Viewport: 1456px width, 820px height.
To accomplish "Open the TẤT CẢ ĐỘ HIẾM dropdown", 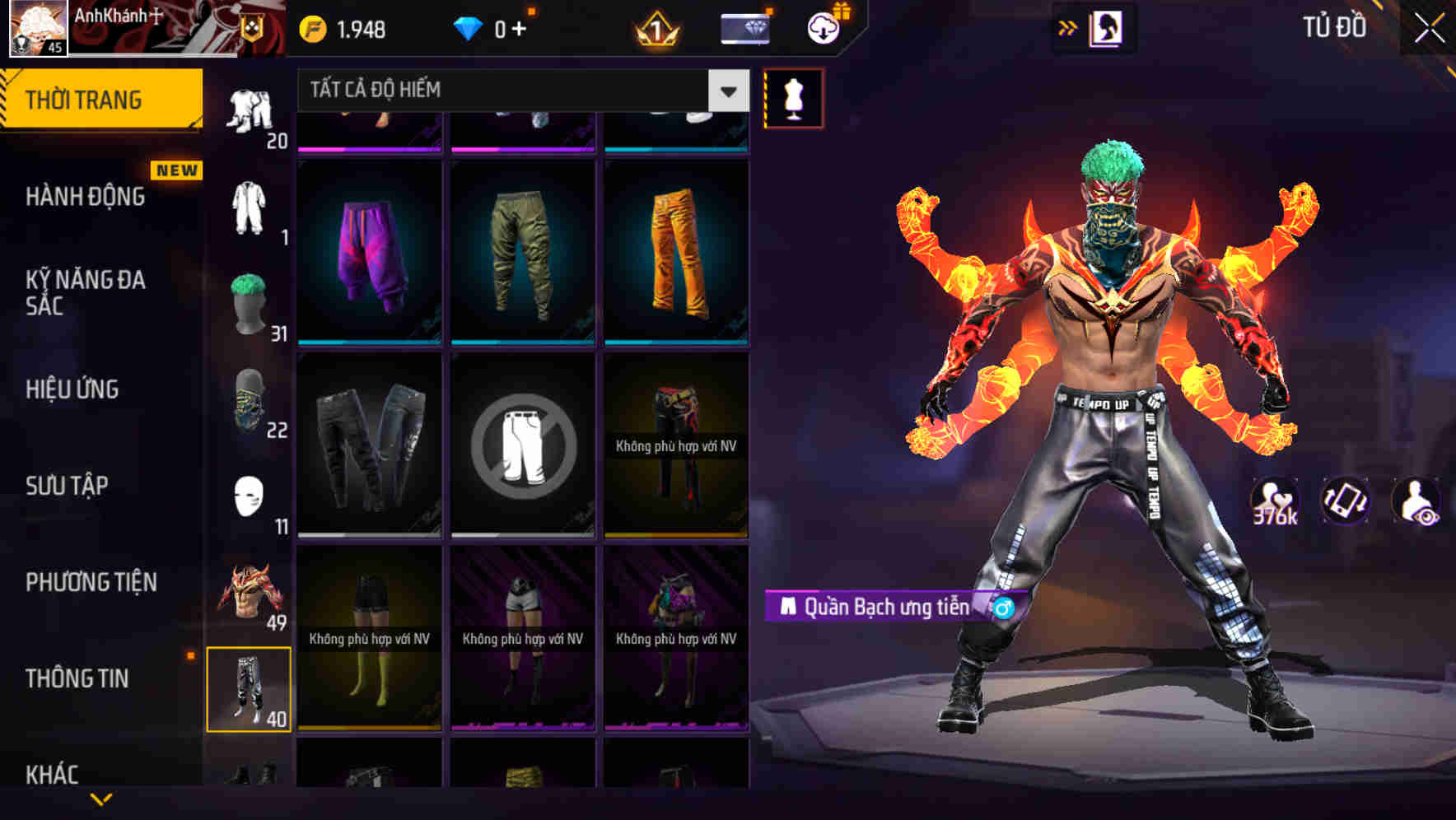I will 519,91.
